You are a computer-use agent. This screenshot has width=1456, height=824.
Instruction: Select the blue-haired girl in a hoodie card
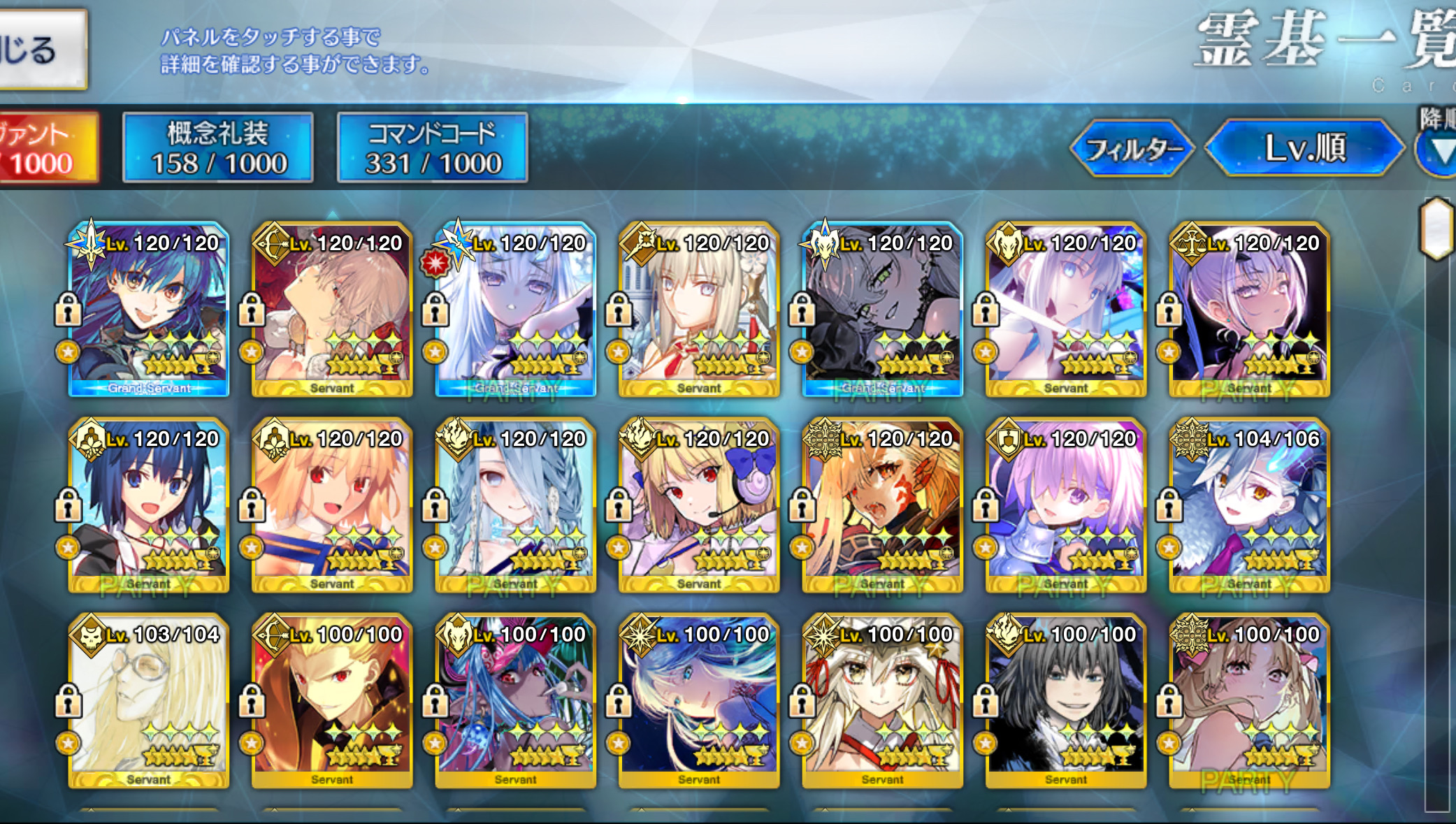click(x=148, y=505)
